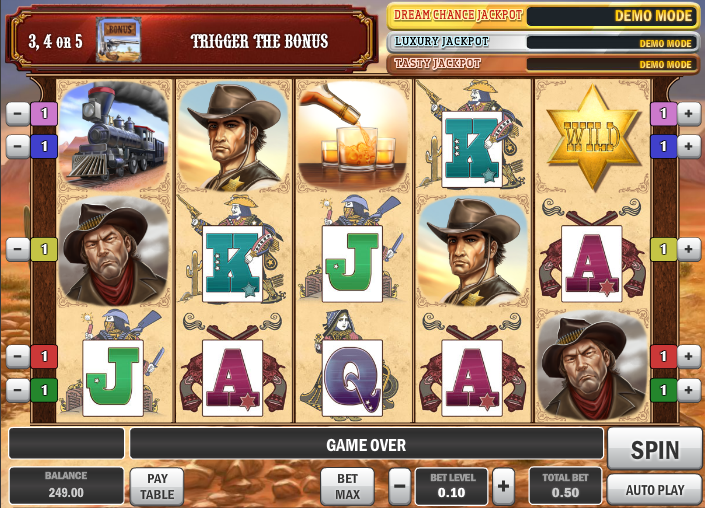Click minus beside the blue payline marker
Screen dimensions: 705x508
point(17,146)
